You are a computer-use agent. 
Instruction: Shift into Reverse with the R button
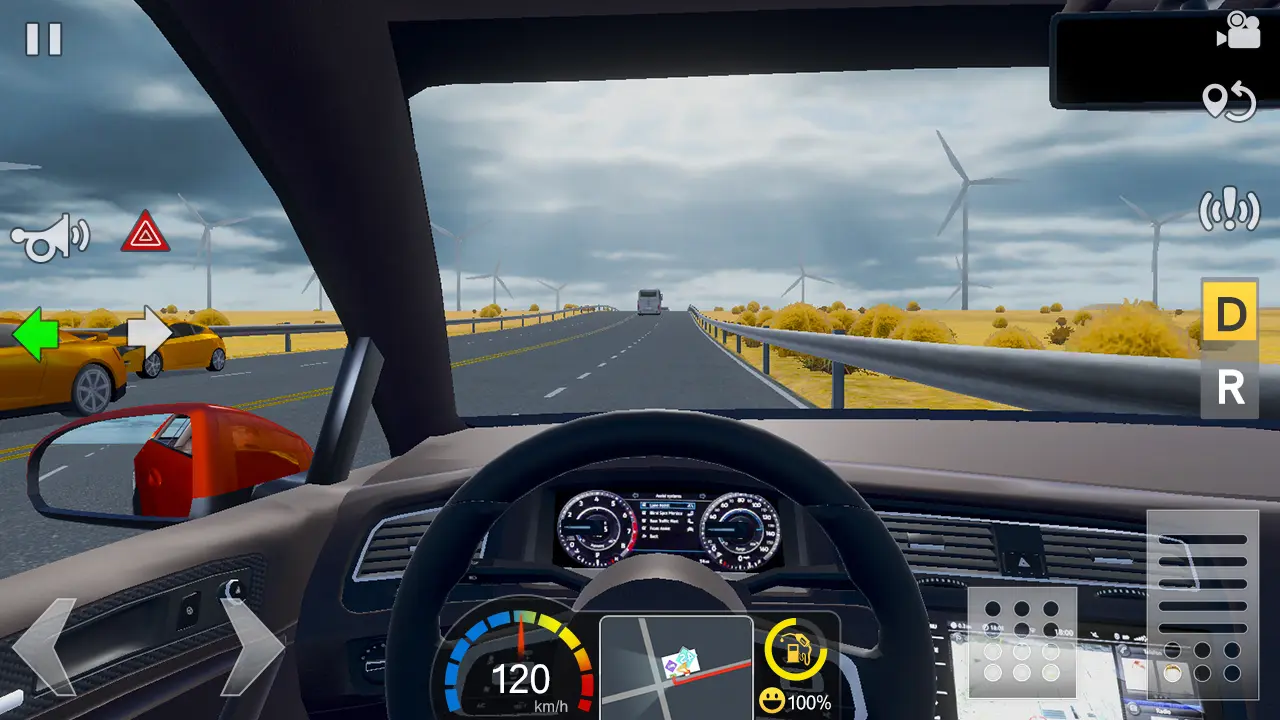pyautogui.click(x=1230, y=388)
